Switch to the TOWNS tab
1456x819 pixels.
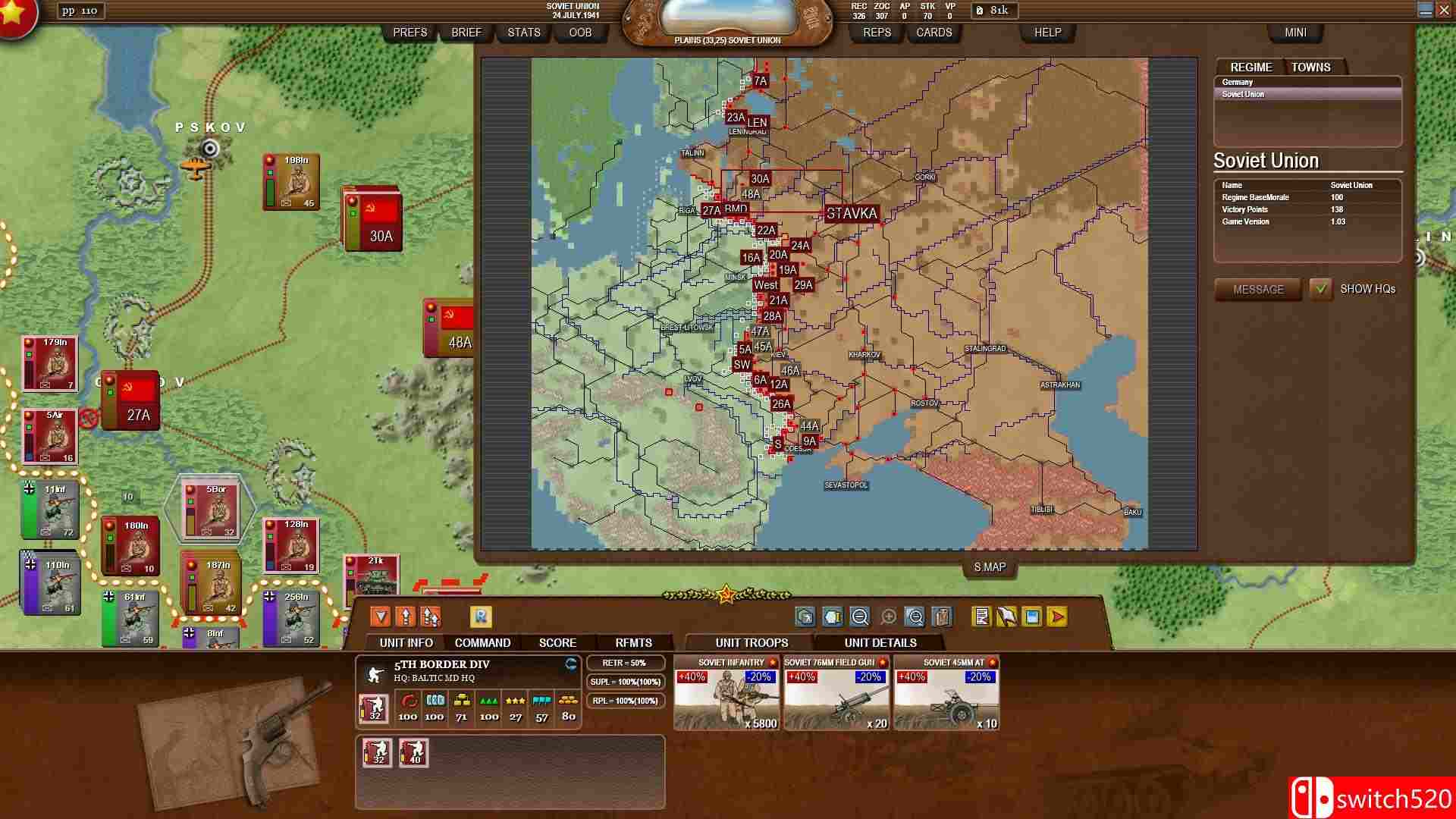coord(1310,67)
